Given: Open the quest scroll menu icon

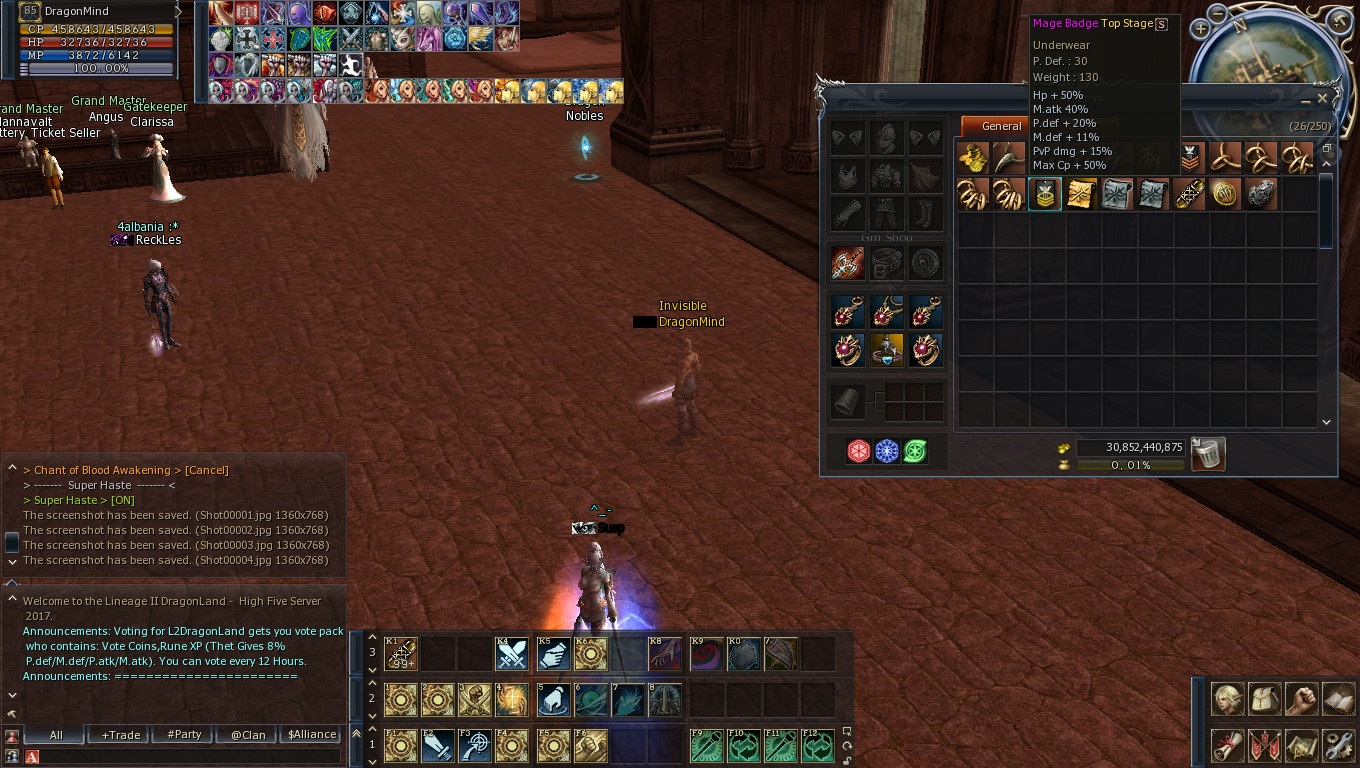Looking at the screenshot, I should pos(1228,745).
